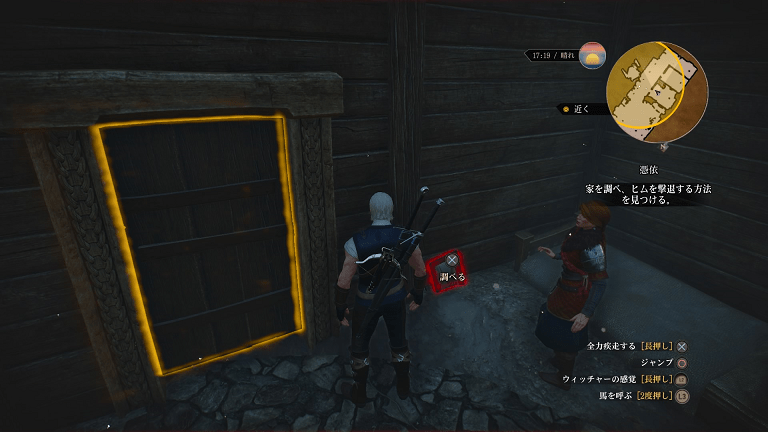Click the sunset weather icon
Image resolution: width=768 pixels, height=432 pixels.
(x=592, y=55)
